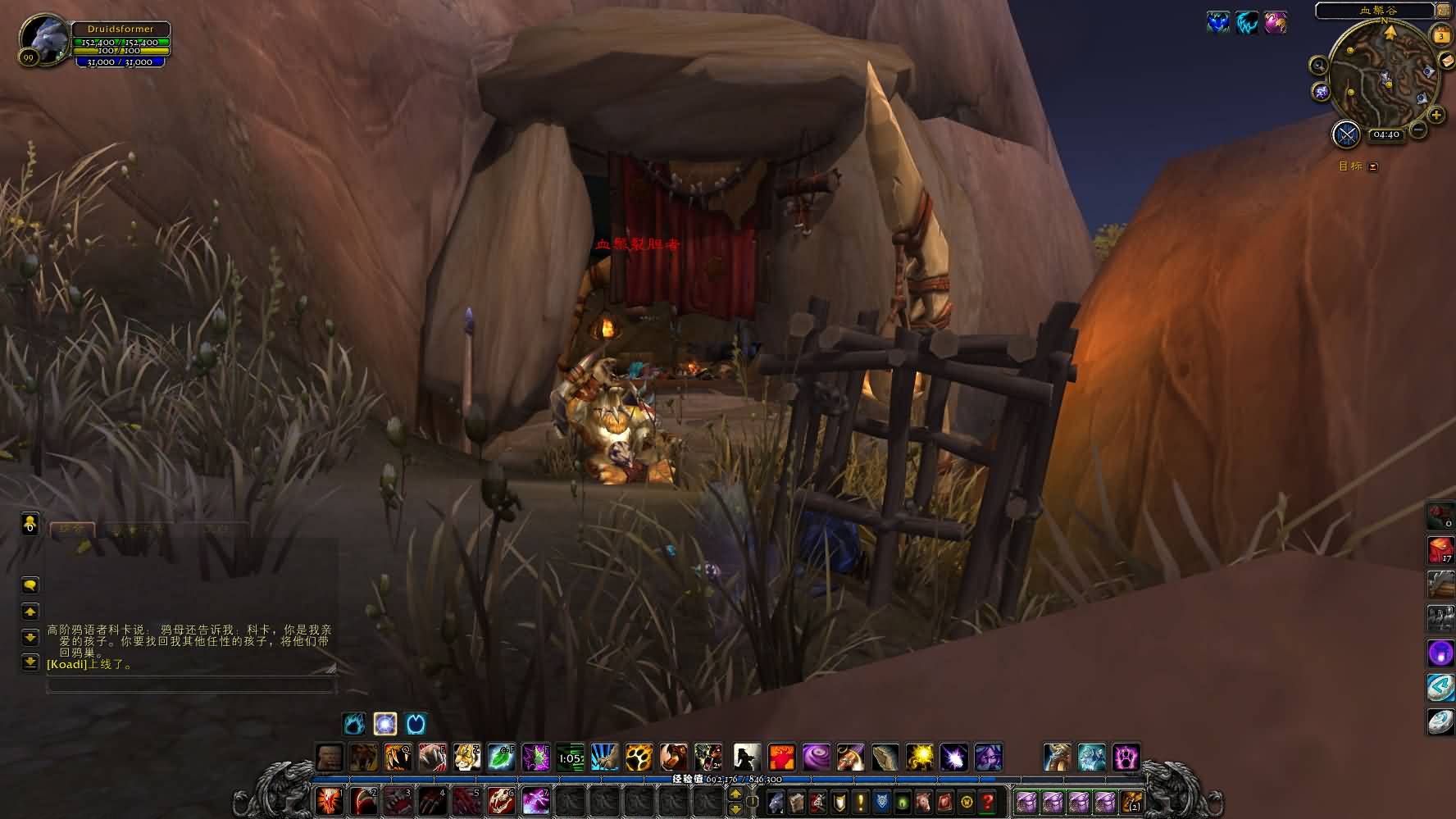Open the social friends button above chat

[30, 523]
